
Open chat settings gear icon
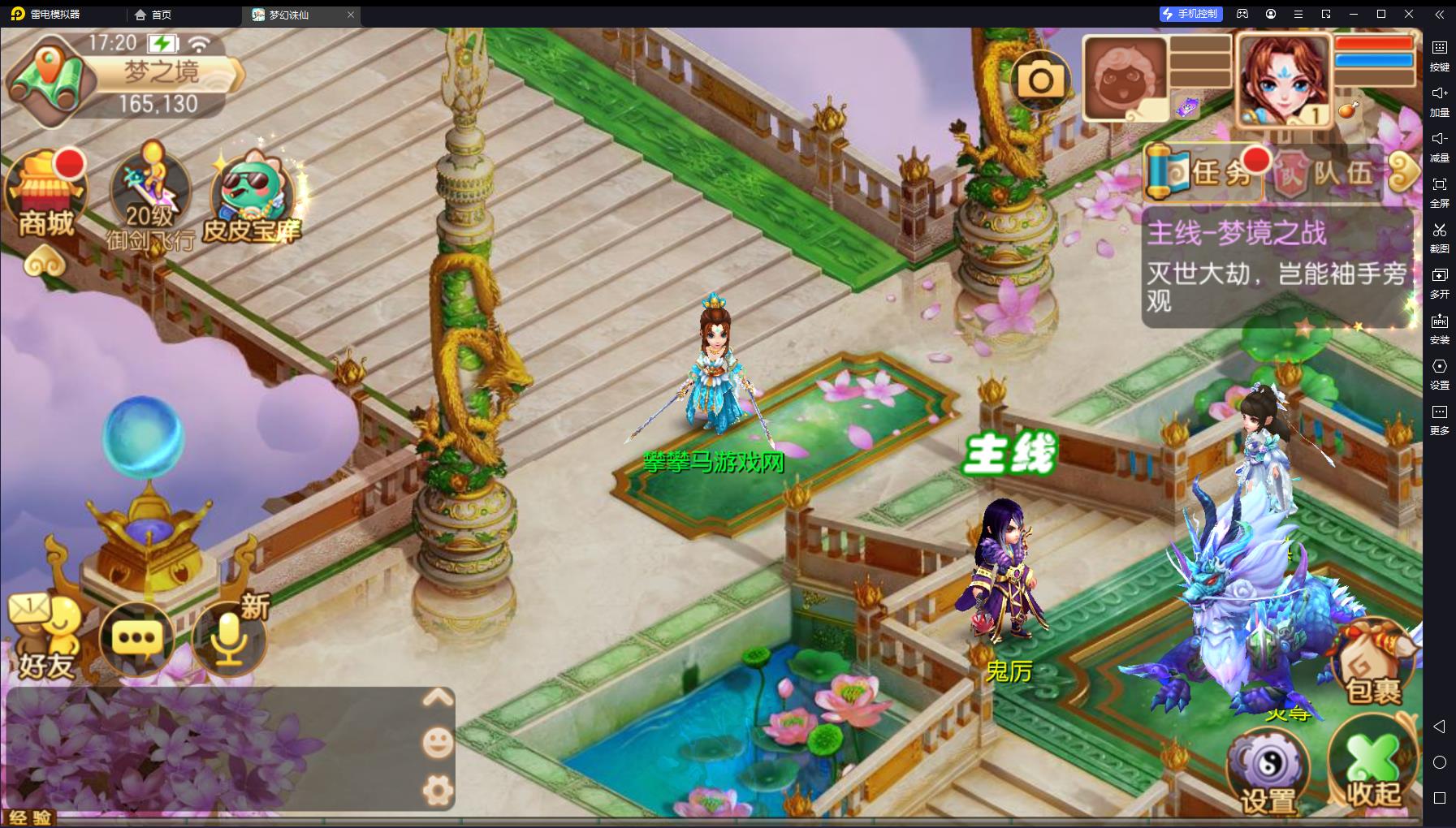(x=438, y=790)
